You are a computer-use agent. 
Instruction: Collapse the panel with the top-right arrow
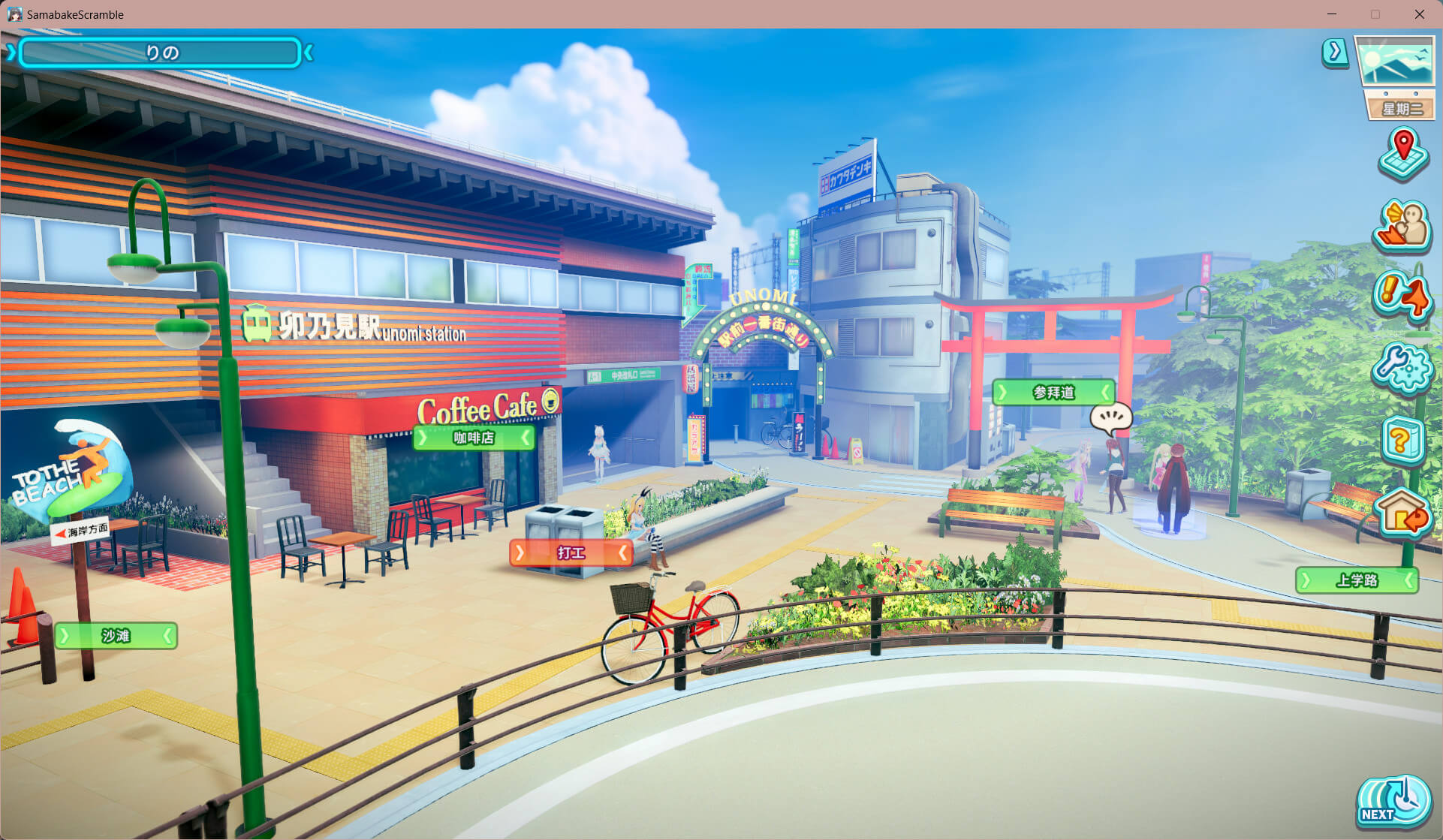coord(1334,52)
